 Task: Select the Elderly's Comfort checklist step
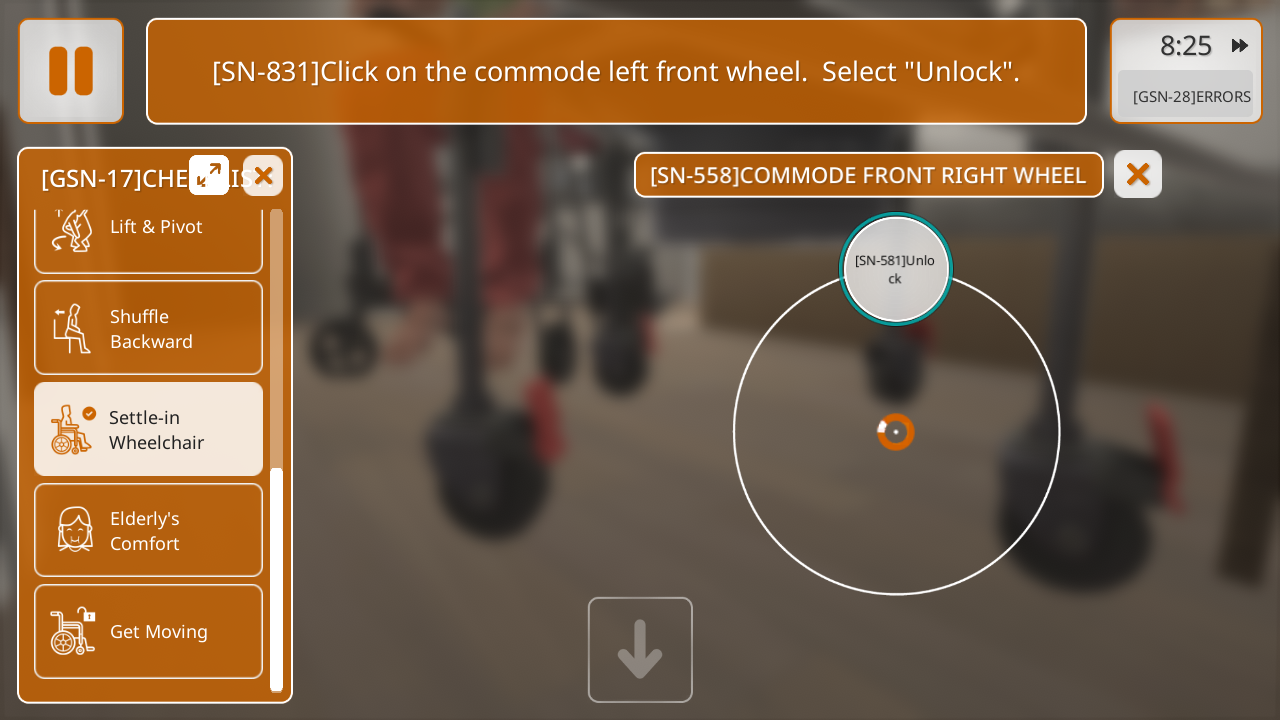[x=148, y=530]
